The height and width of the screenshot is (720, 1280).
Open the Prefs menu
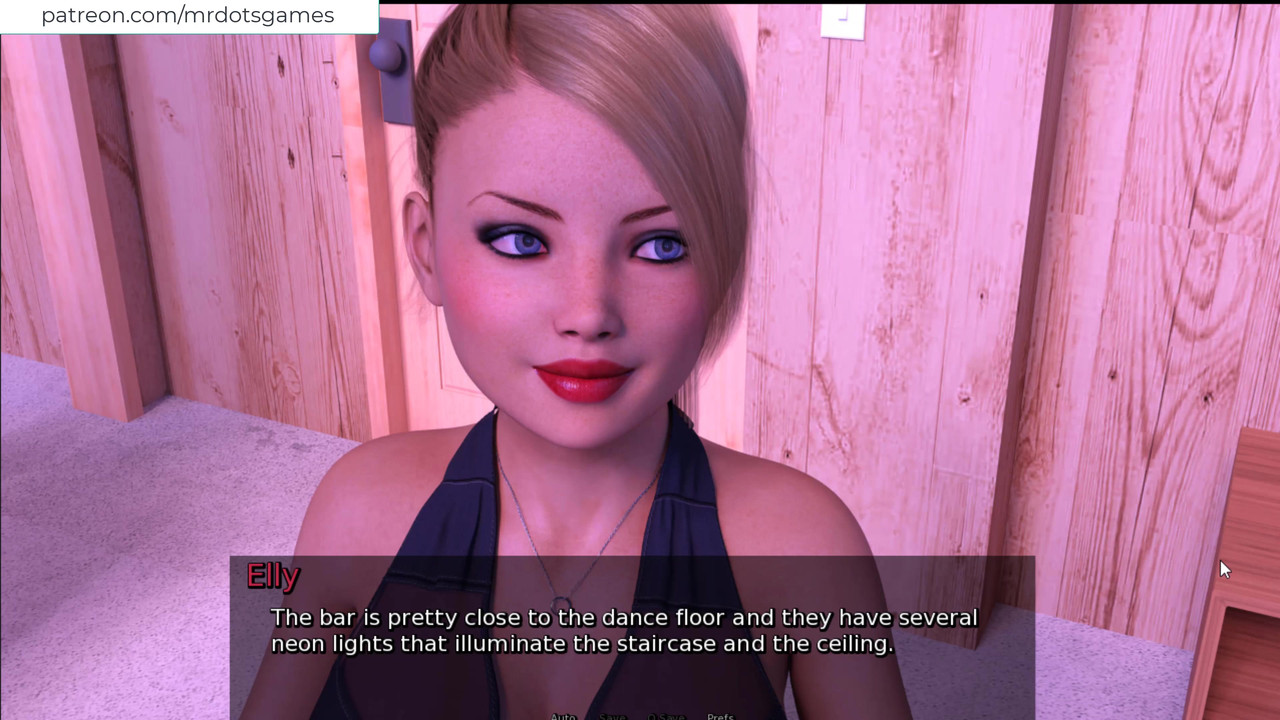point(720,716)
